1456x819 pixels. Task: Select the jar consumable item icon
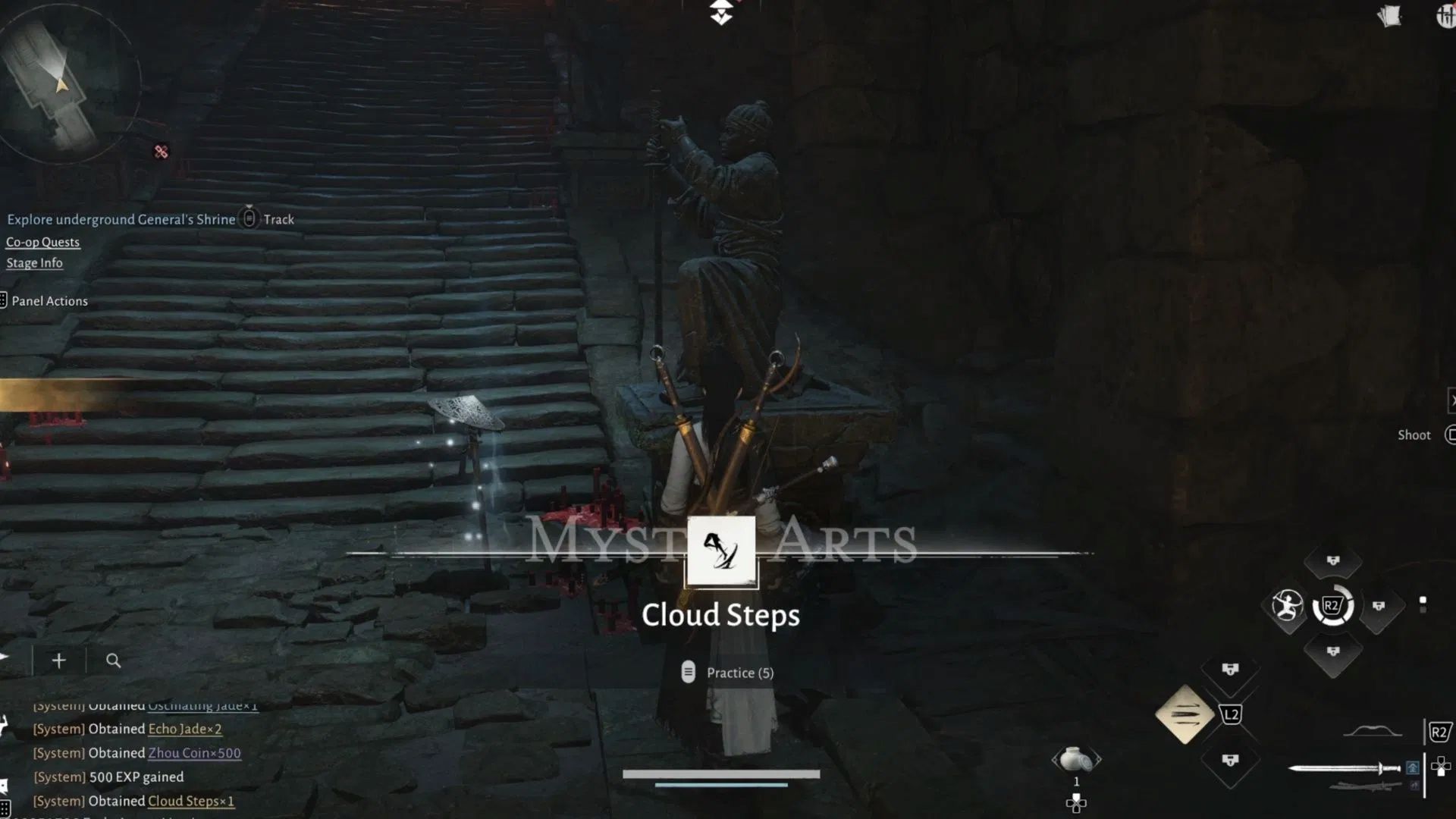pyautogui.click(x=1076, y=761)
